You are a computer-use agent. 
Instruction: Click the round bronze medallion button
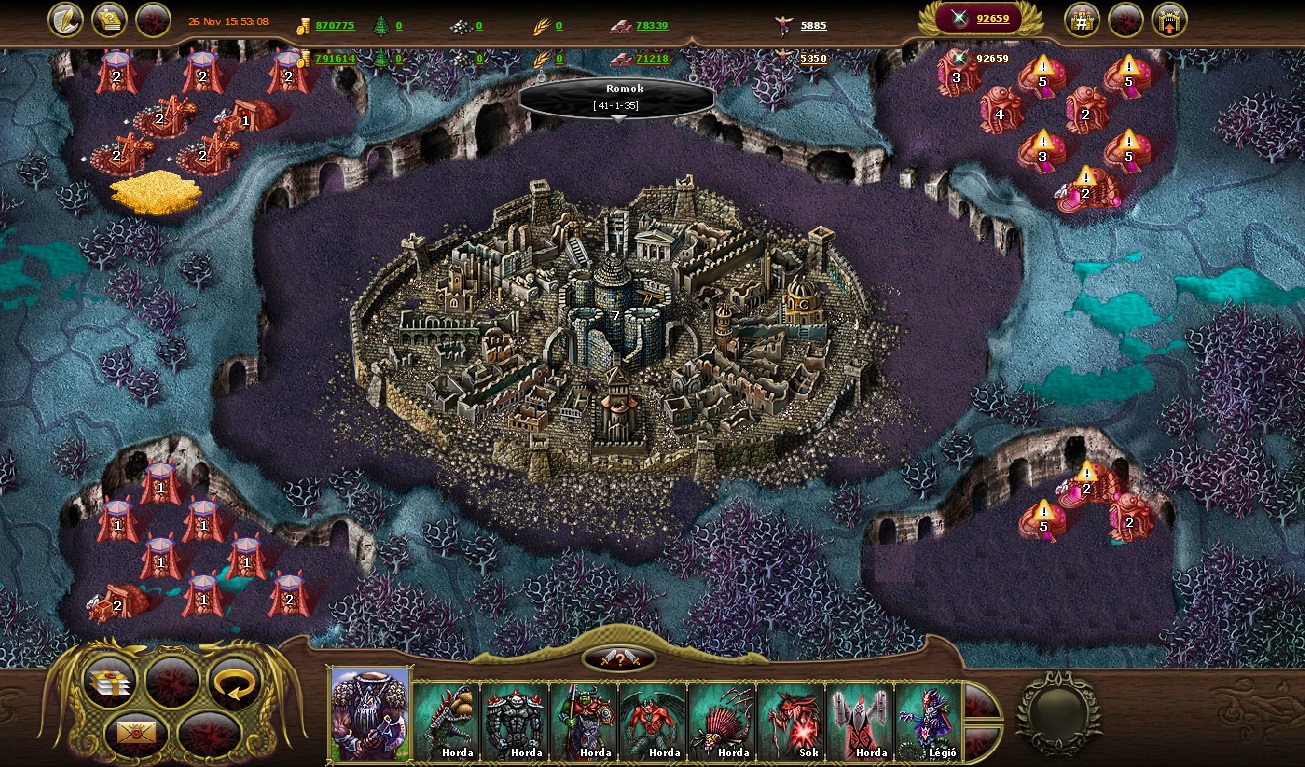1058,713
